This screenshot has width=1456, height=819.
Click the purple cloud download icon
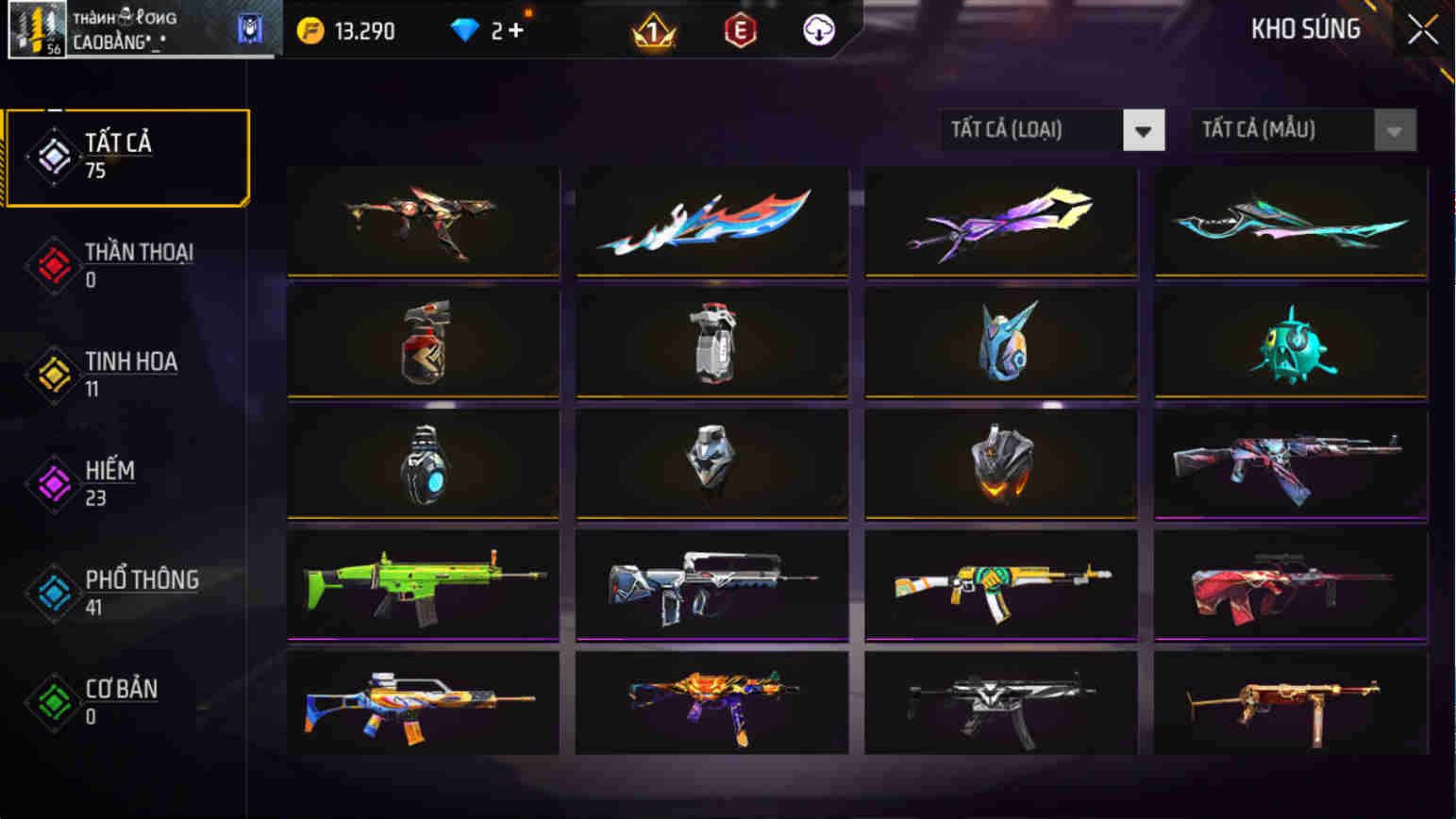coord(817,30)
